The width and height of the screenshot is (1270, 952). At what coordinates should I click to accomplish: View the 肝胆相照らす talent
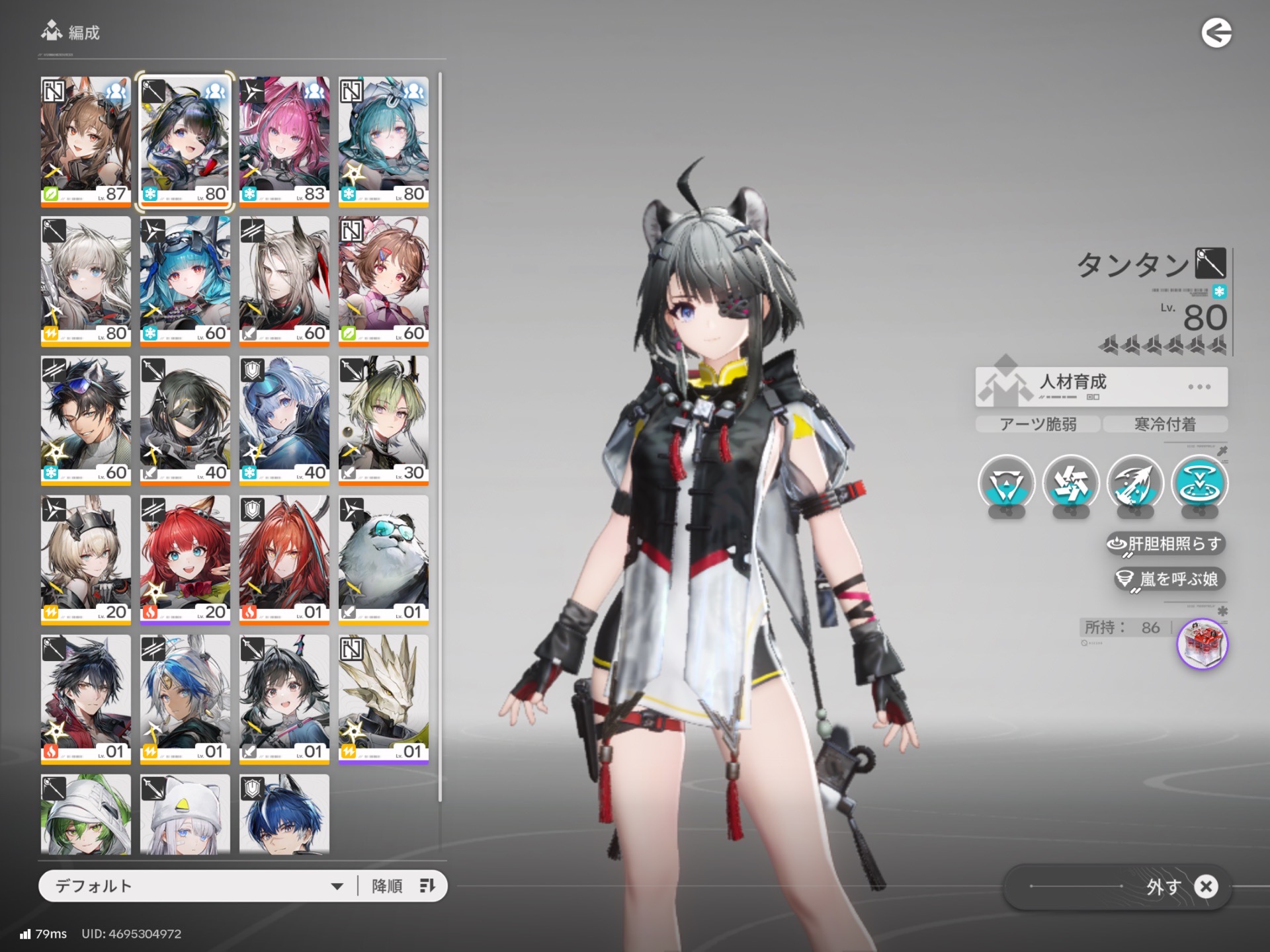tap(1165, 544)
